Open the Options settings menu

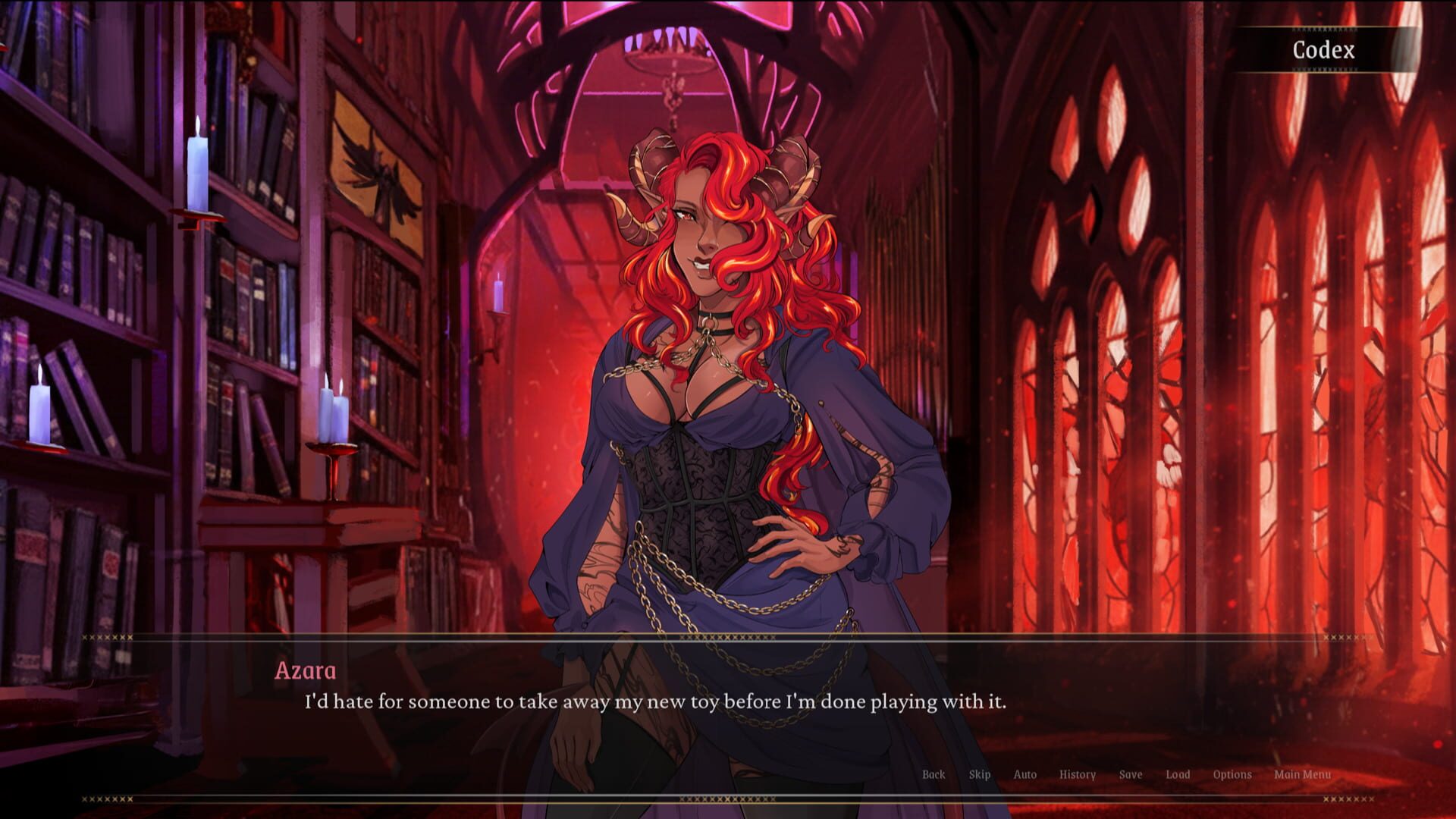point(1234,775)
